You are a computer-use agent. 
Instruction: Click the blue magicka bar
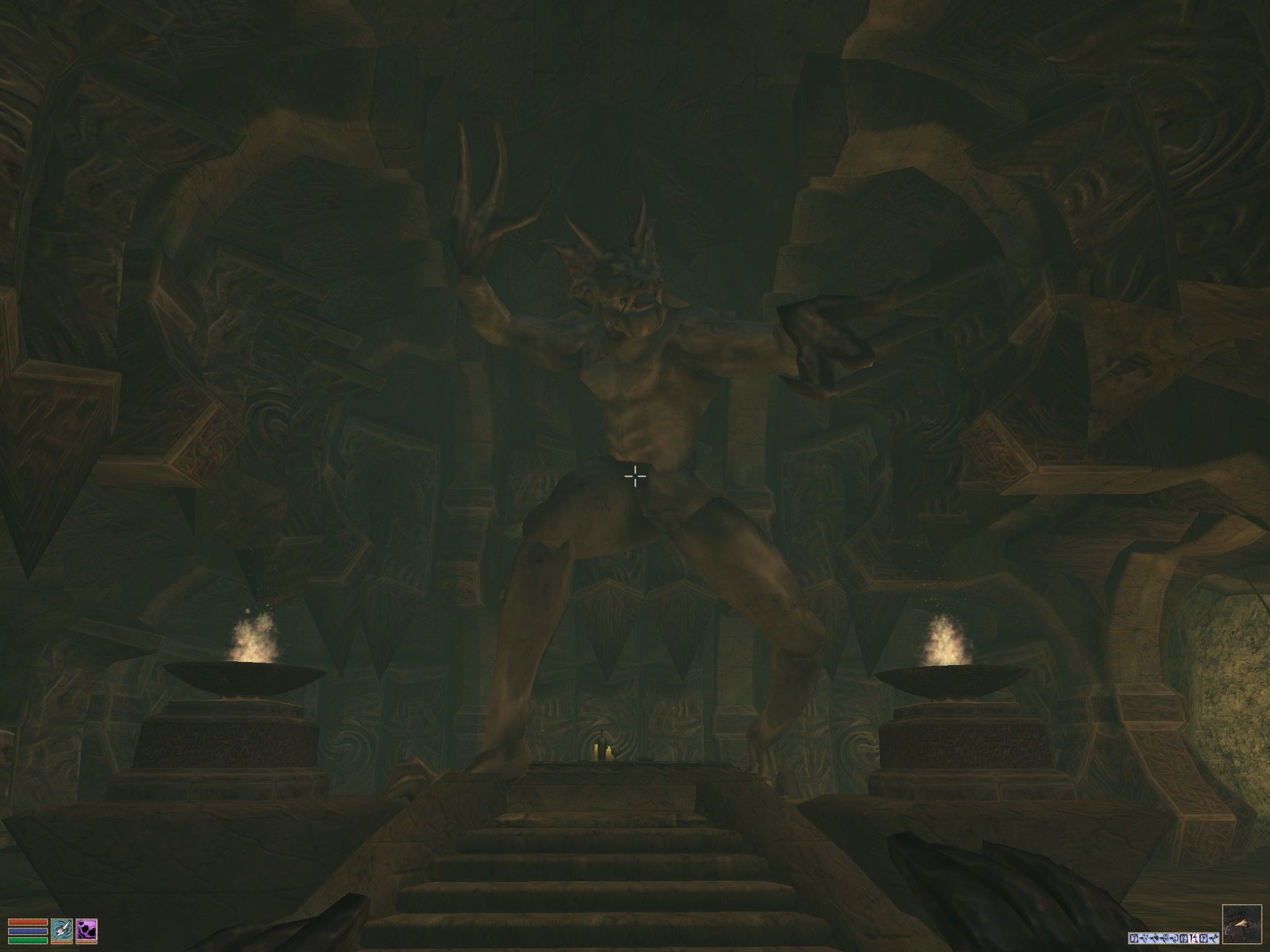(28, 932)
